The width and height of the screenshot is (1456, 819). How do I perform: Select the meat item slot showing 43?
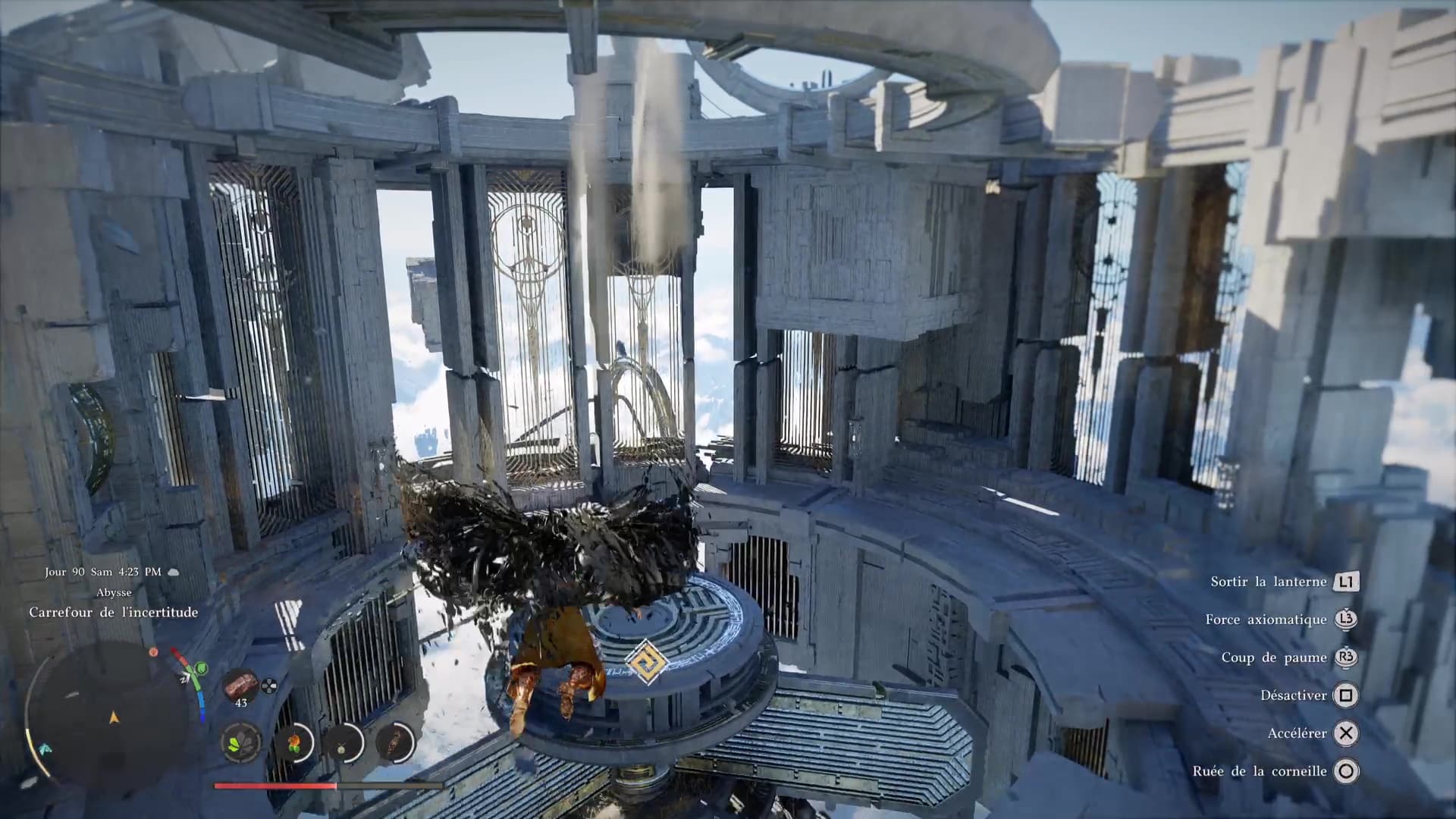pos(241,686)
